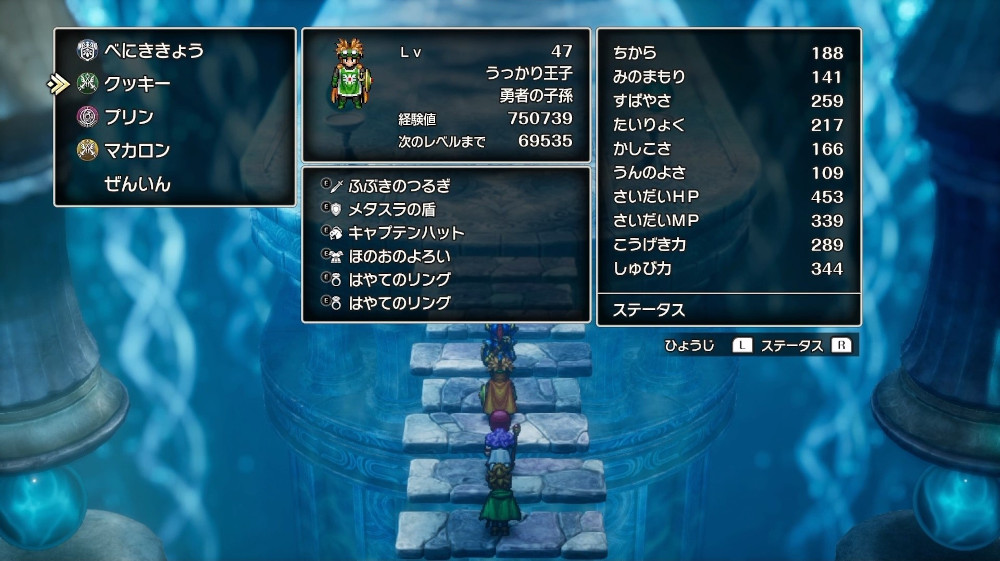This screenshot has width=1000, height=561.
Task: Click the メタスラの盾 shield slot
Action: pyautogui.click(x=391, y=209)
